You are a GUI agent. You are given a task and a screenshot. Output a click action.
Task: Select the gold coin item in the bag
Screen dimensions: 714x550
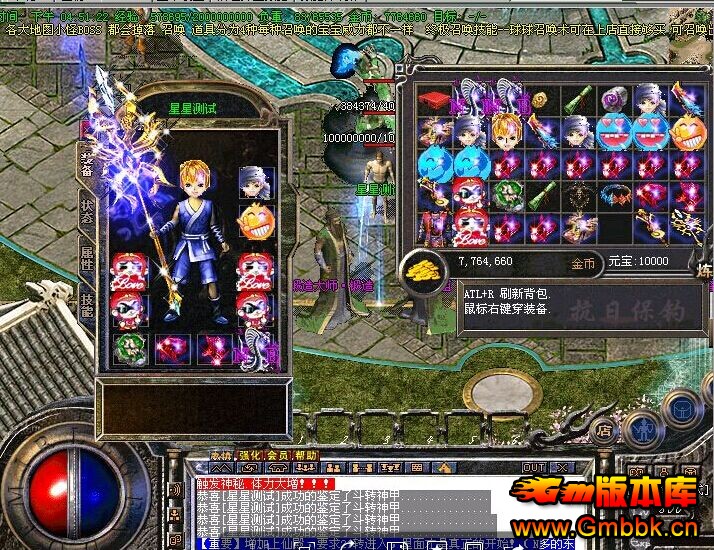pos(541,100)
